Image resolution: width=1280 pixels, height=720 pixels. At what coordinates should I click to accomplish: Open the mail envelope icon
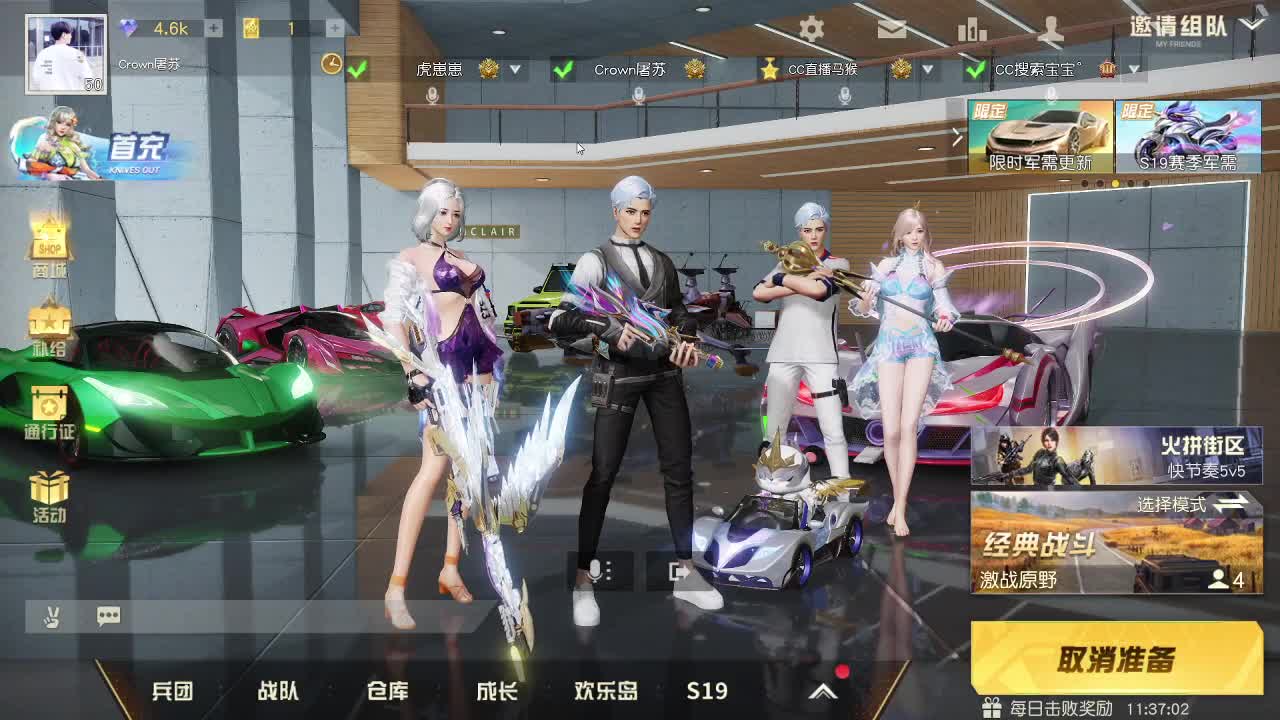[893, 30]
